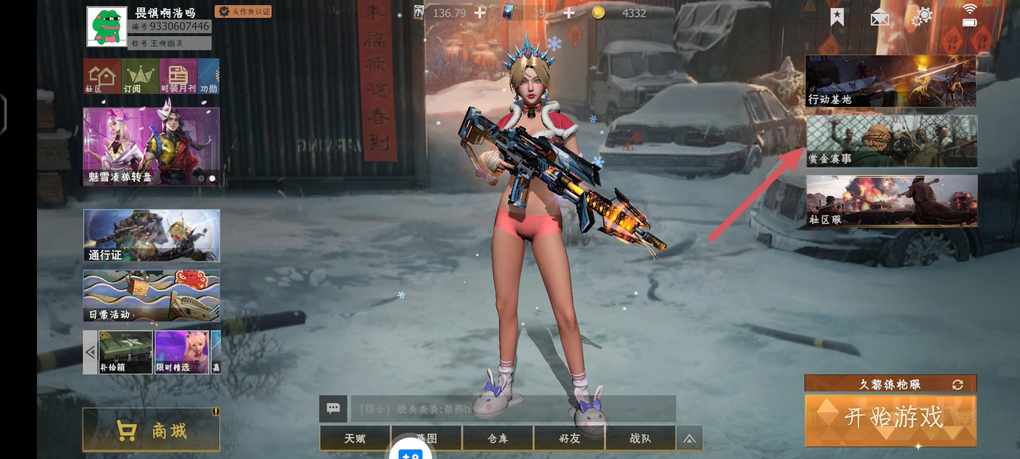
Task: Show the 好友 friends list
Action: (569, 438)
